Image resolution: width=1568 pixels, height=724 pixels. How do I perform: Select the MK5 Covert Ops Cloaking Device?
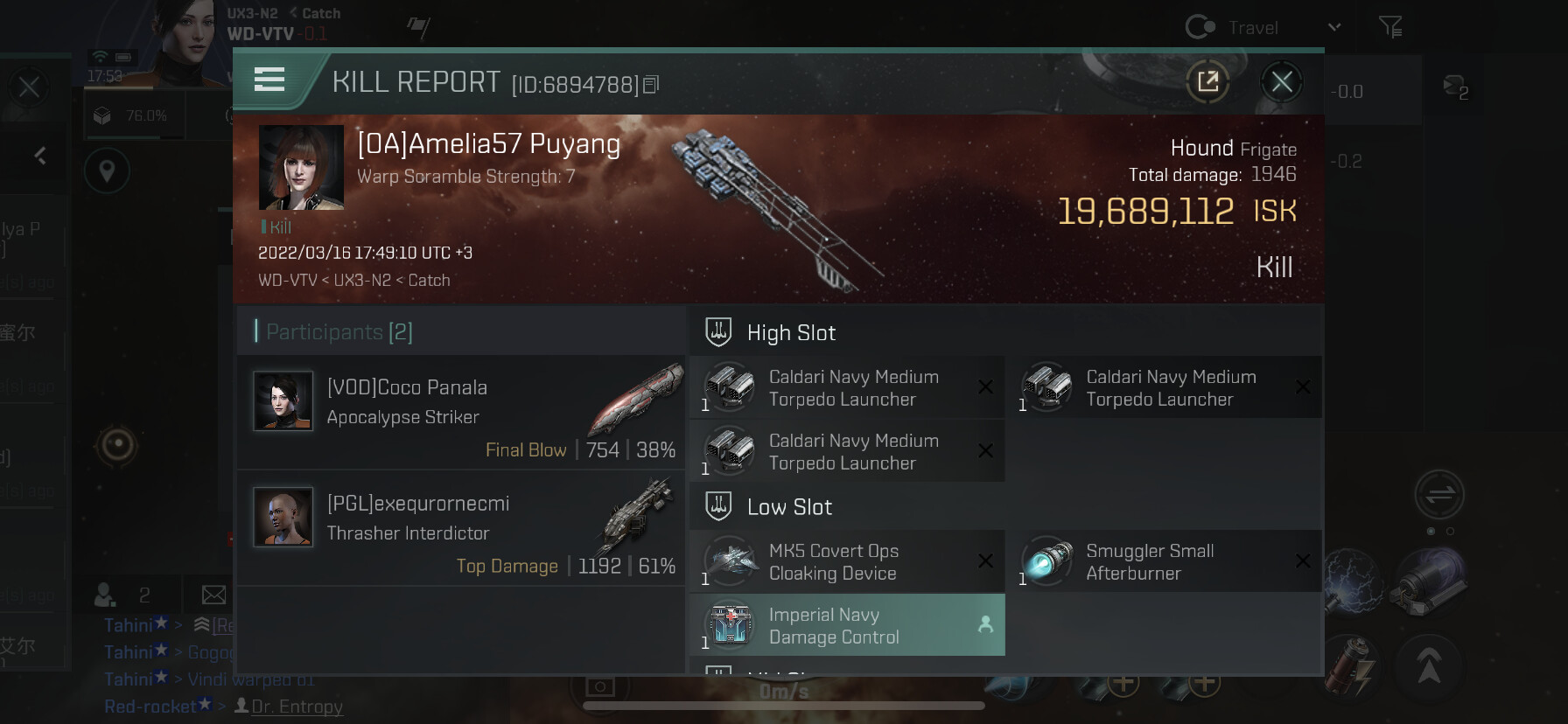847,562
